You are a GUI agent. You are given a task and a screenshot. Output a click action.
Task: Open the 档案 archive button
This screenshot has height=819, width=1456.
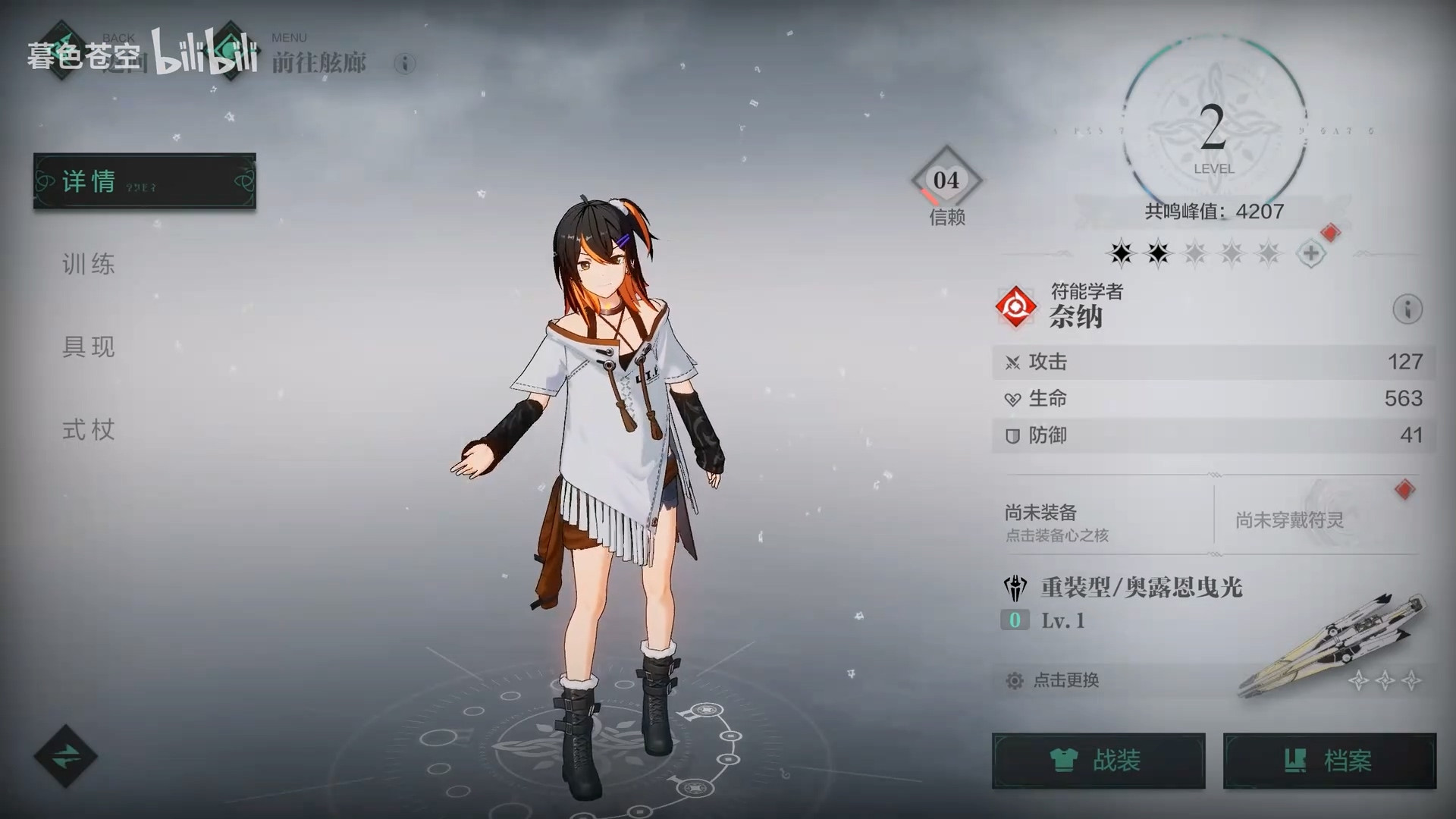click(x=1329, y=761)
